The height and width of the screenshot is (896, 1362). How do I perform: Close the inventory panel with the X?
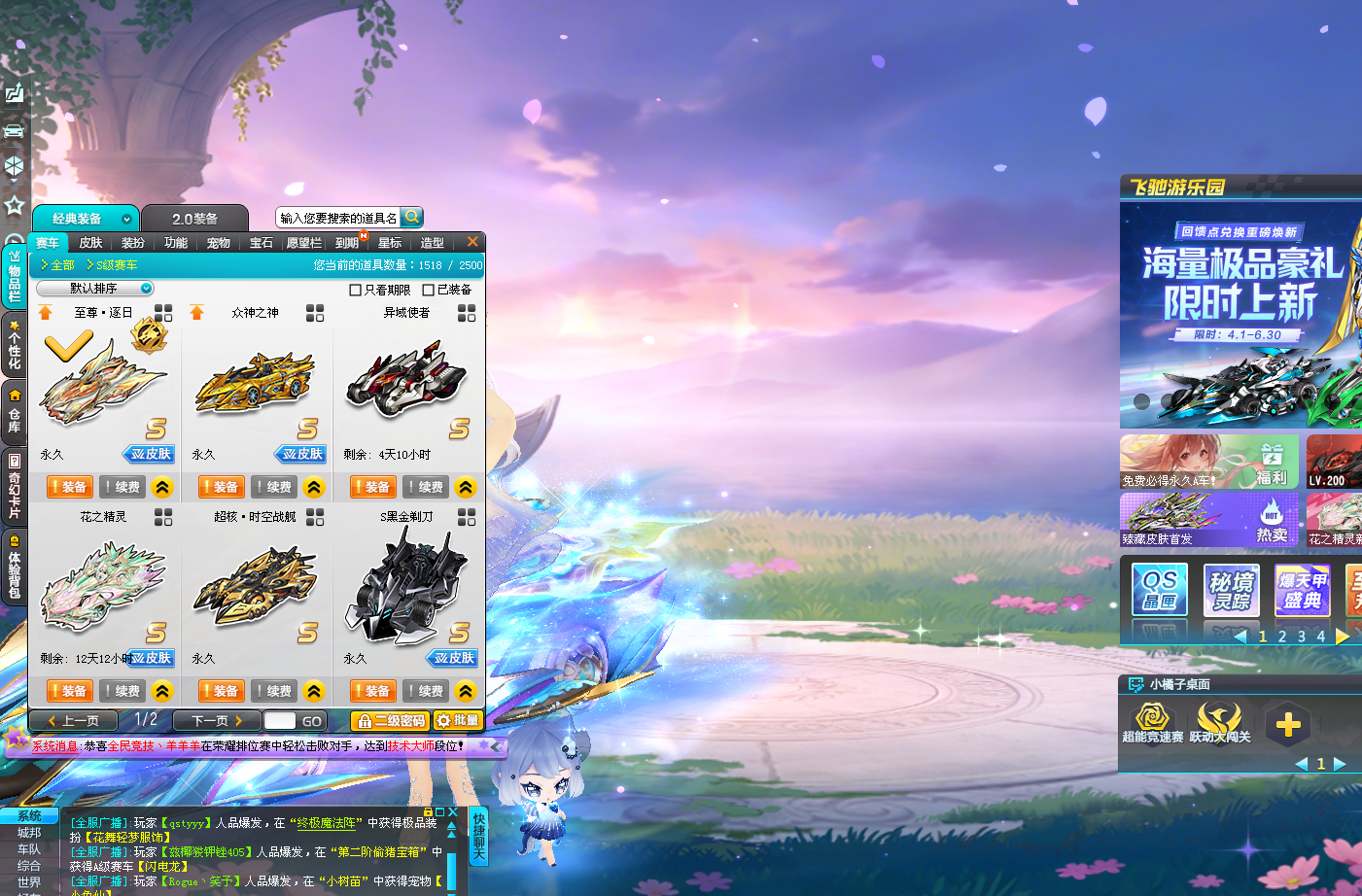[x=472, y=242]
